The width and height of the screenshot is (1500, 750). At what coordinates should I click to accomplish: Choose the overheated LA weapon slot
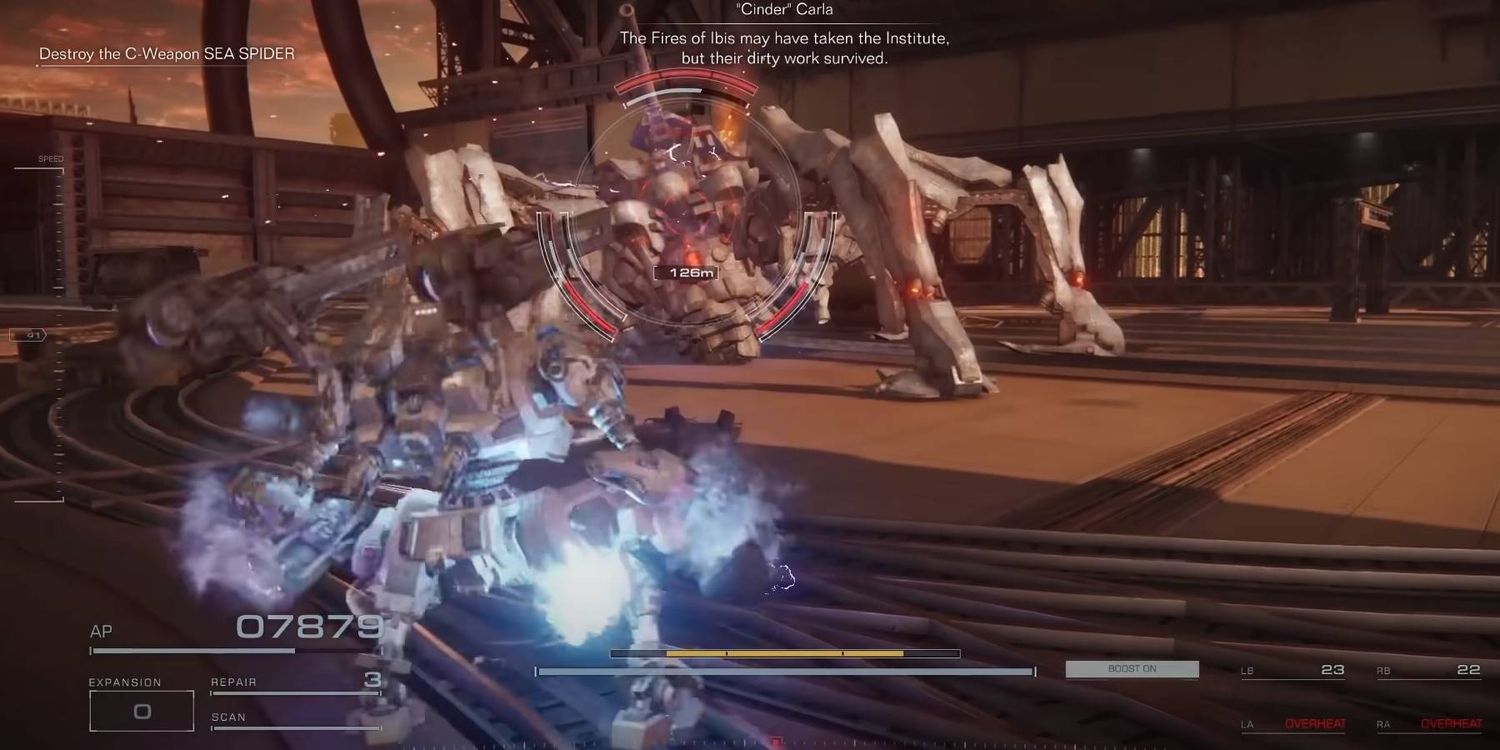pos(1293,723)
